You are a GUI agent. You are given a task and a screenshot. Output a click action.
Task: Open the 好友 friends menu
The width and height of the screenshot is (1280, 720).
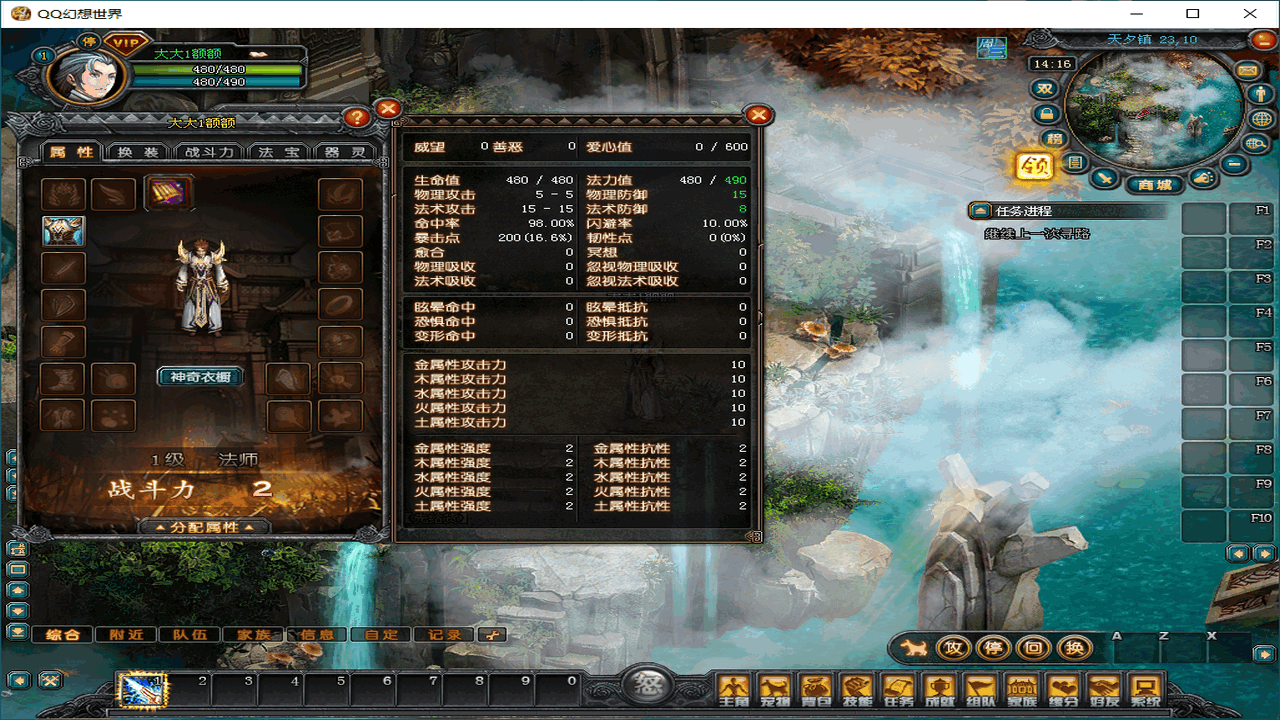coord(1104,689)
